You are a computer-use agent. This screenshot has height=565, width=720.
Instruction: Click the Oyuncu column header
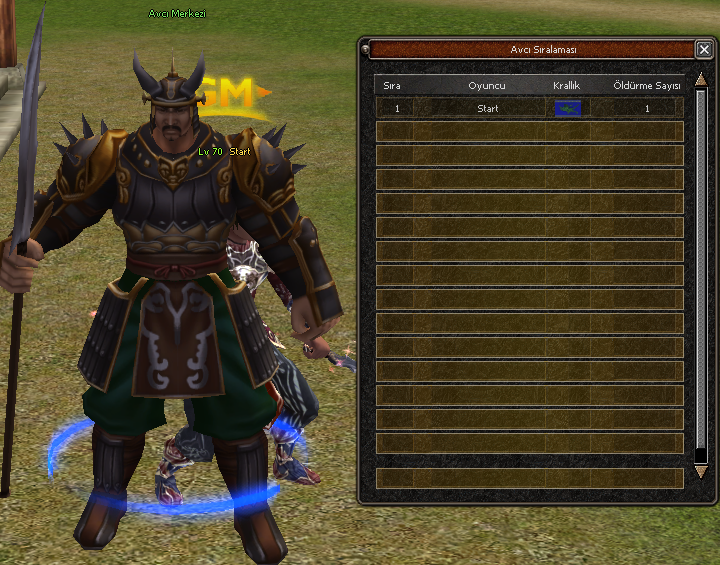(x=487, y=86)
